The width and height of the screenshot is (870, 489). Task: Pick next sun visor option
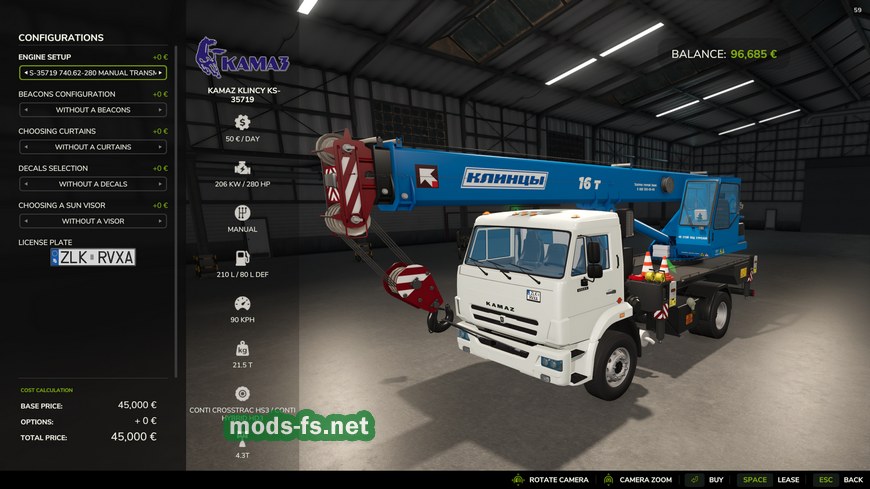160,221
